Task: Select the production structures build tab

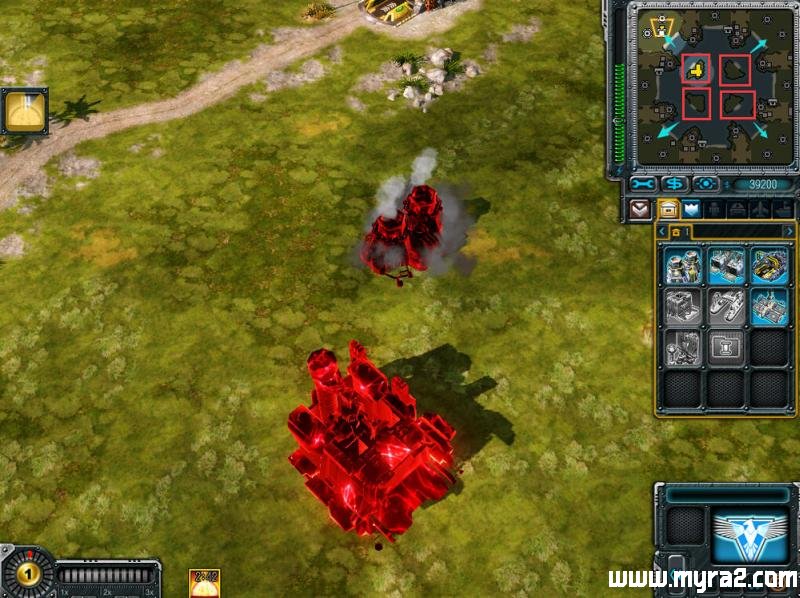Action: [x=666, y=209]
